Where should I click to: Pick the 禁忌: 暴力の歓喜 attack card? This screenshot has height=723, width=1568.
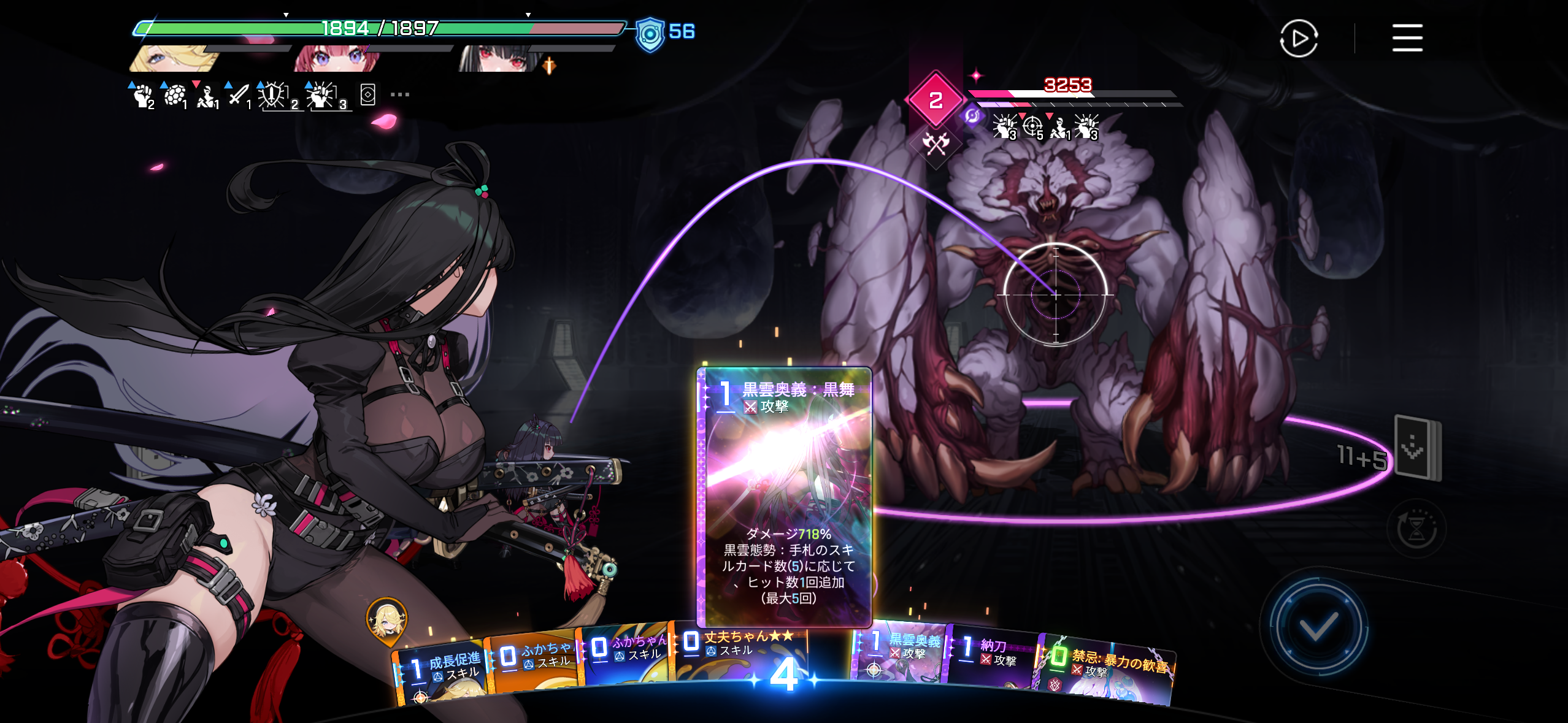click(x=1107, y=671)
